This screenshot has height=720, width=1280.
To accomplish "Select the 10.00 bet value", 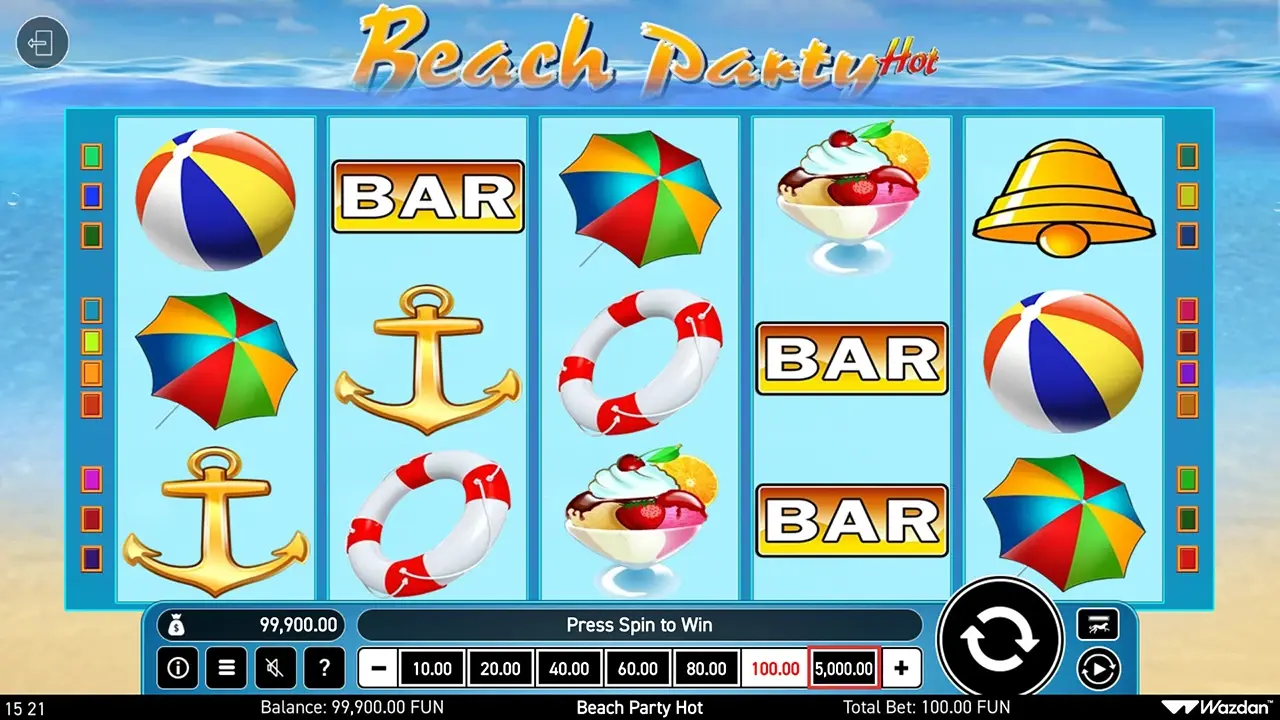I will click(432, 668).
